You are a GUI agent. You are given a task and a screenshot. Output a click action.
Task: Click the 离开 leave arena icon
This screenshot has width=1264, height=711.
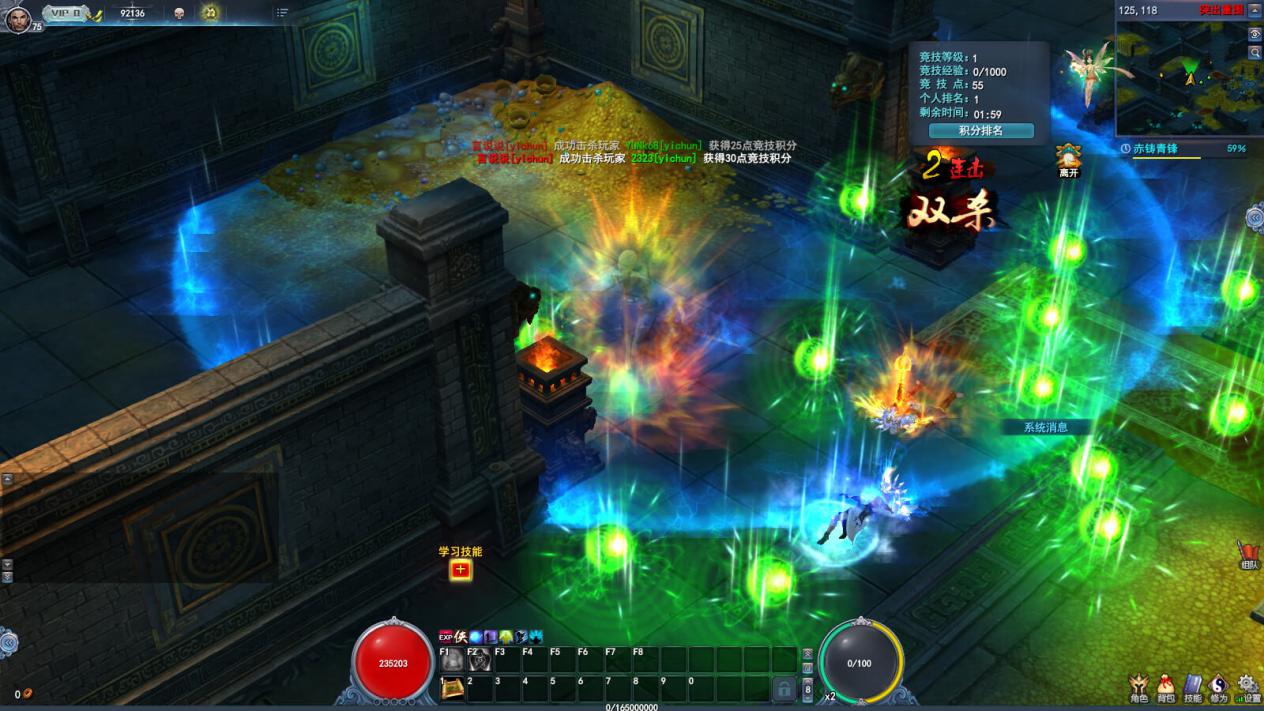point(1069,158)
